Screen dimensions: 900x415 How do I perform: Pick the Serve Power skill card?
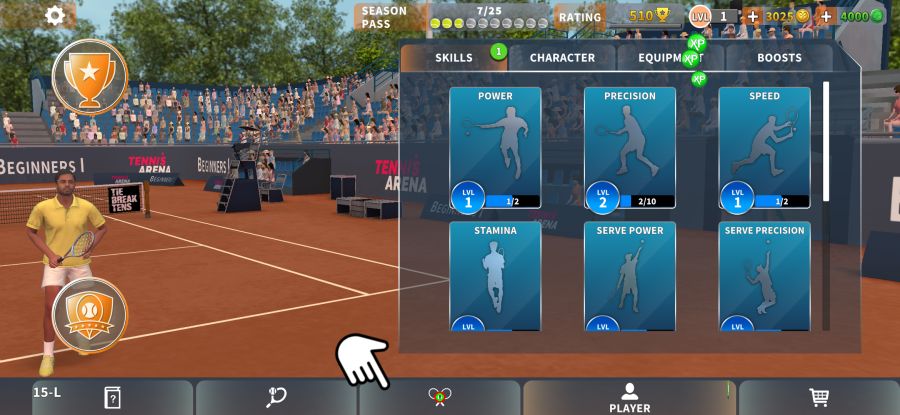(x=630, y=277)
